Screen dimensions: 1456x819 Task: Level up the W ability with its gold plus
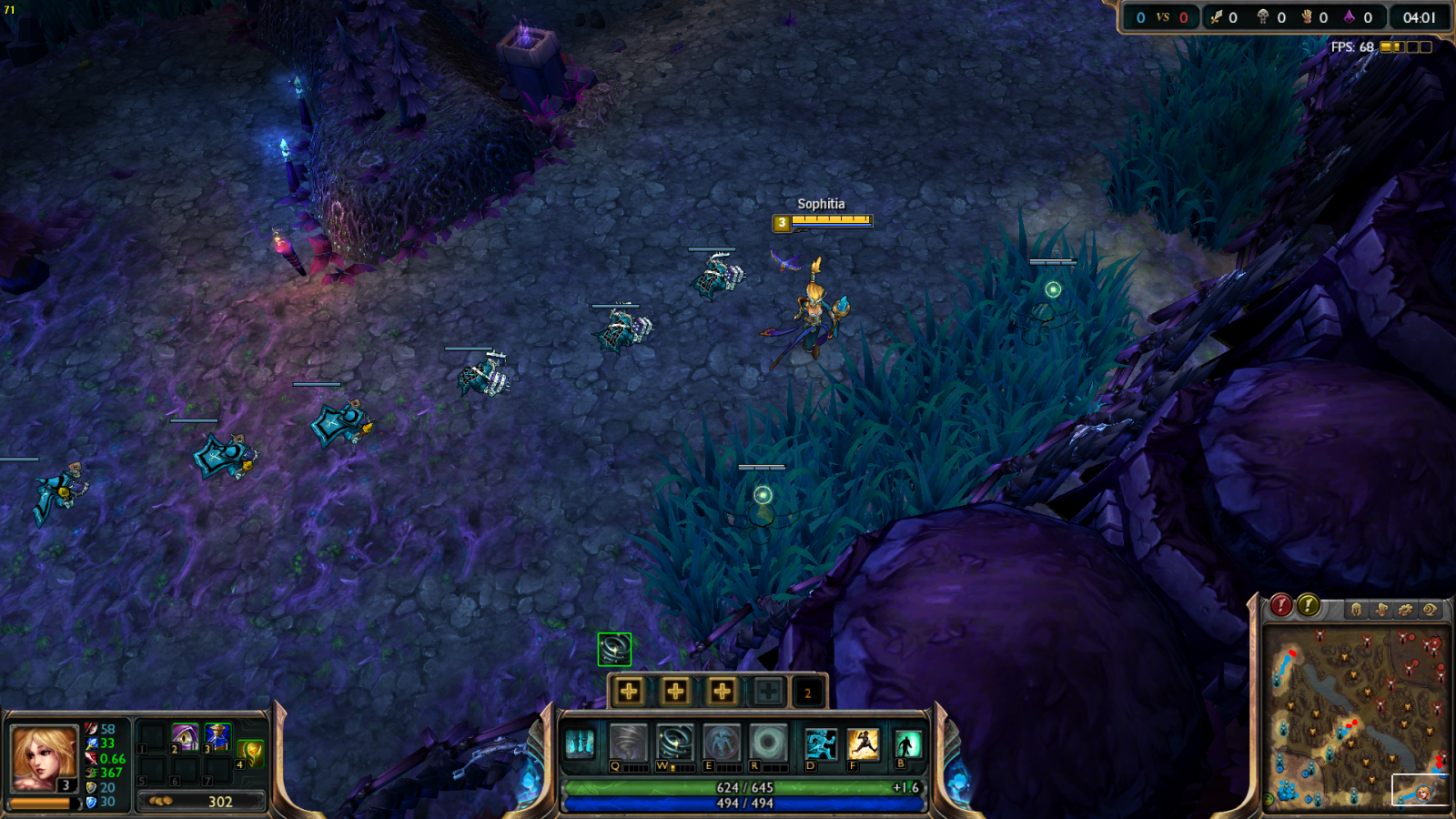675,692
